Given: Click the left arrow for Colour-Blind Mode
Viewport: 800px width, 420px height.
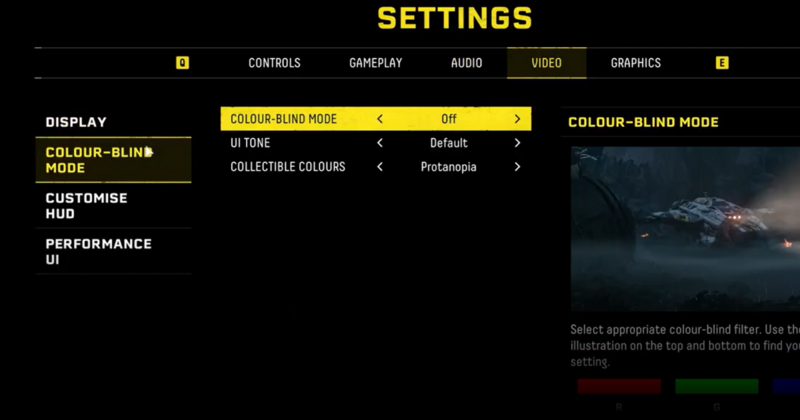Looking at the screenshot, I should [380, 119].
